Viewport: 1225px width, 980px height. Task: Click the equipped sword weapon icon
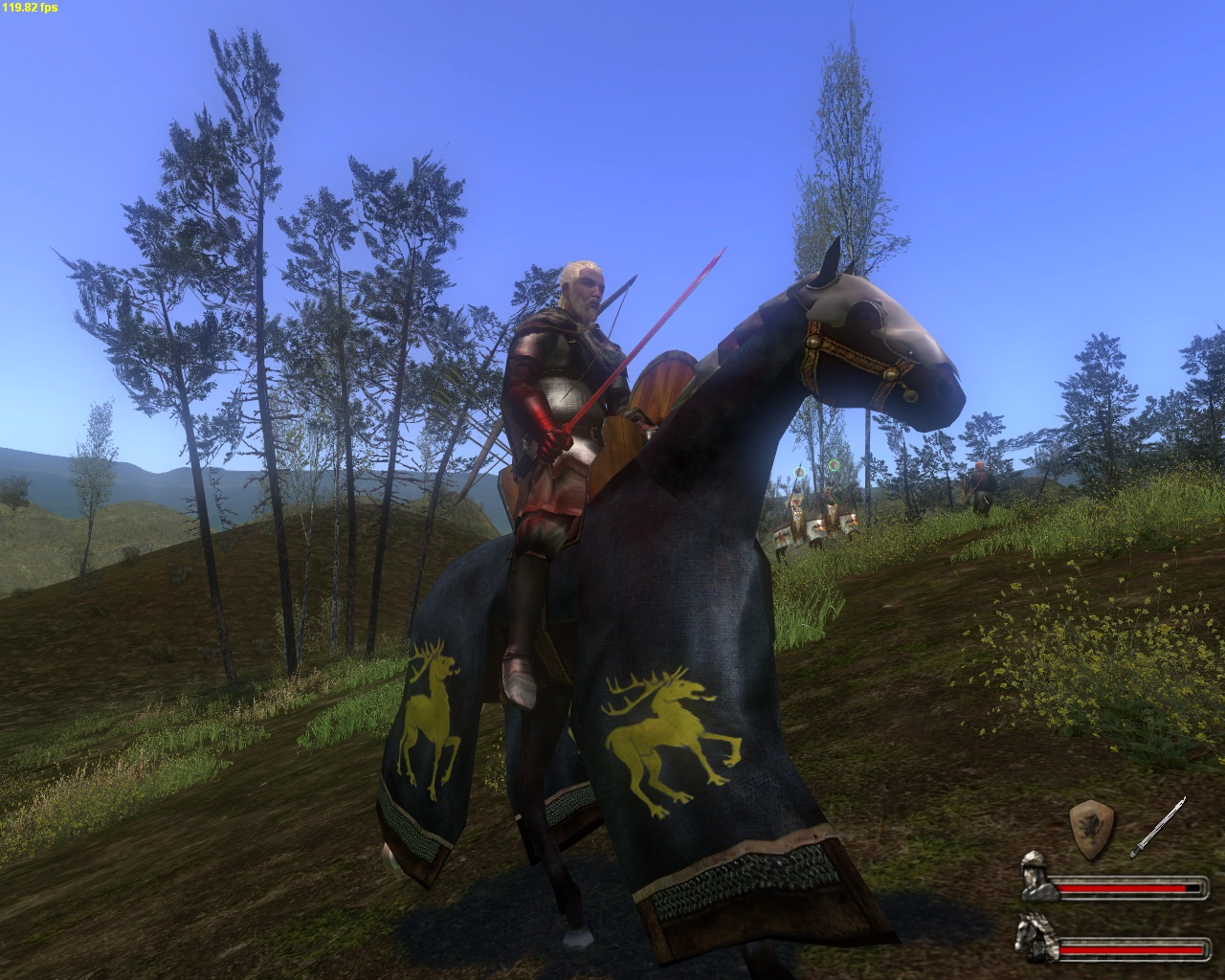(x=1158, y=826)
